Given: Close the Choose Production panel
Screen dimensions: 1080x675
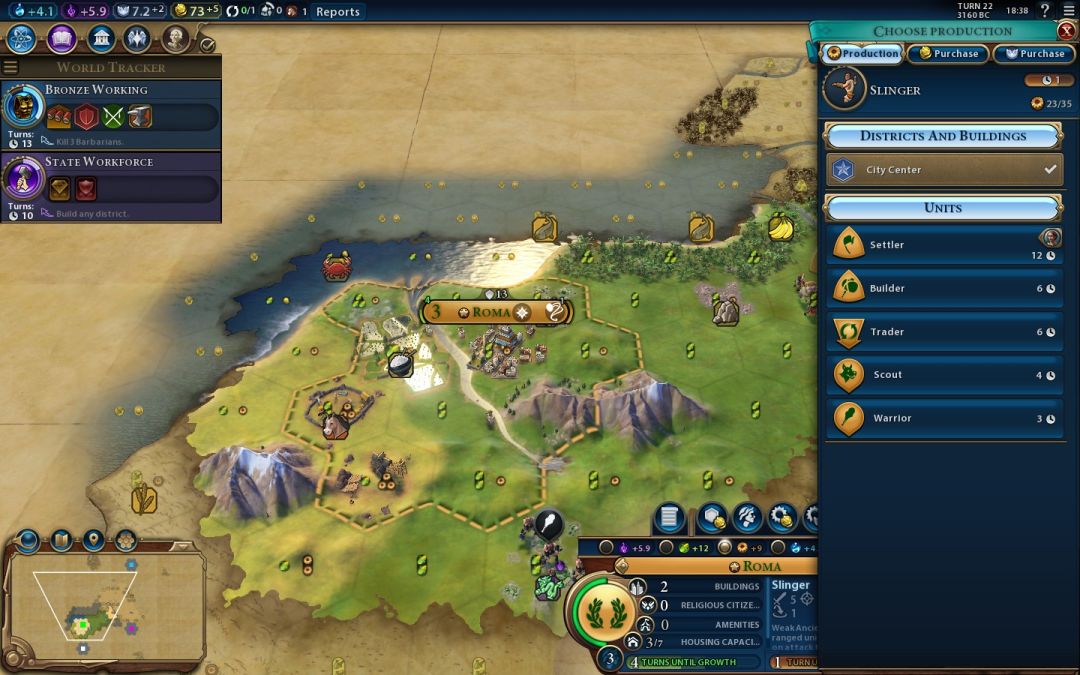Looking at the screenshot, I should 1066,30.
